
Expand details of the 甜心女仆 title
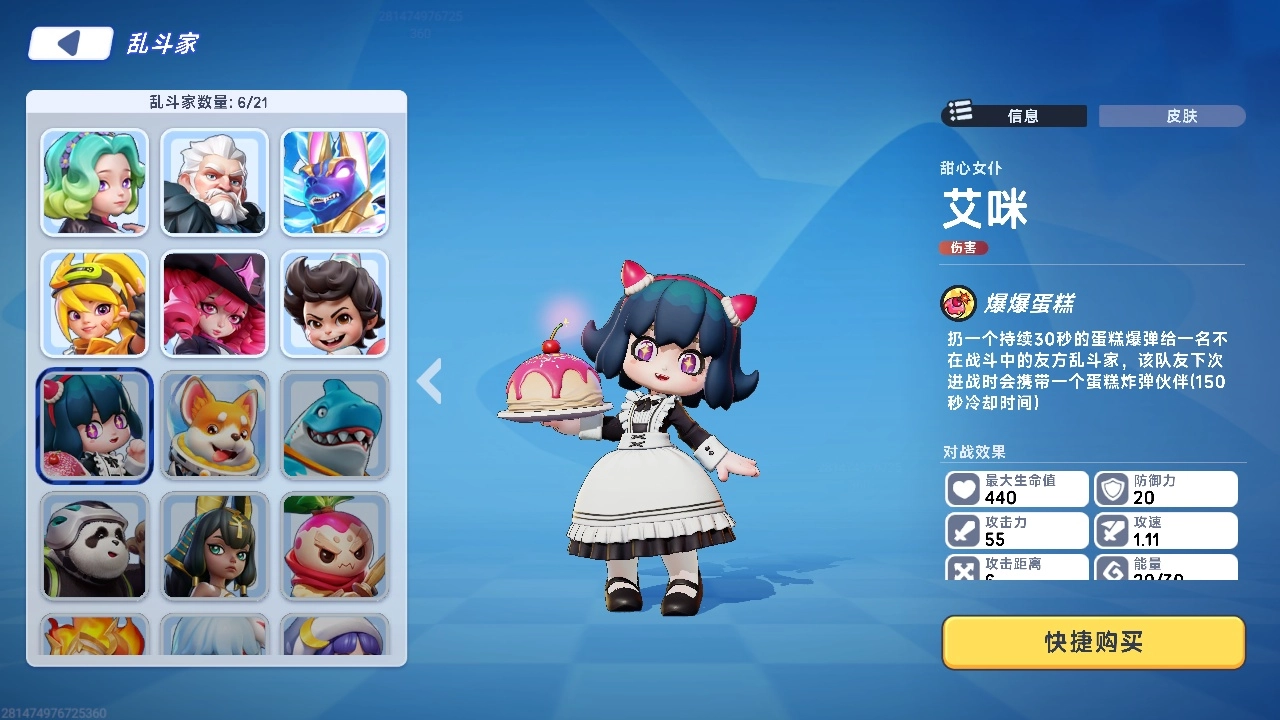tap(969, 169)
